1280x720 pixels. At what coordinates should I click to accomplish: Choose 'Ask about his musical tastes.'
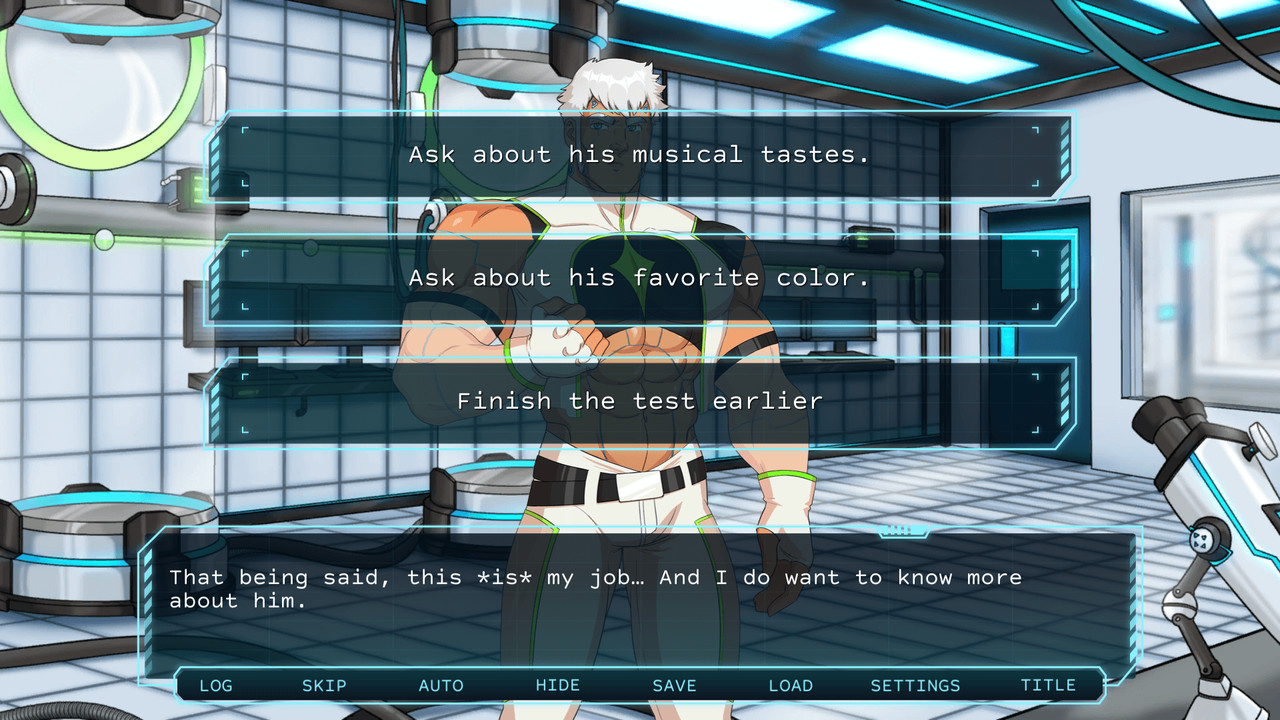click(x=640, y=155)
